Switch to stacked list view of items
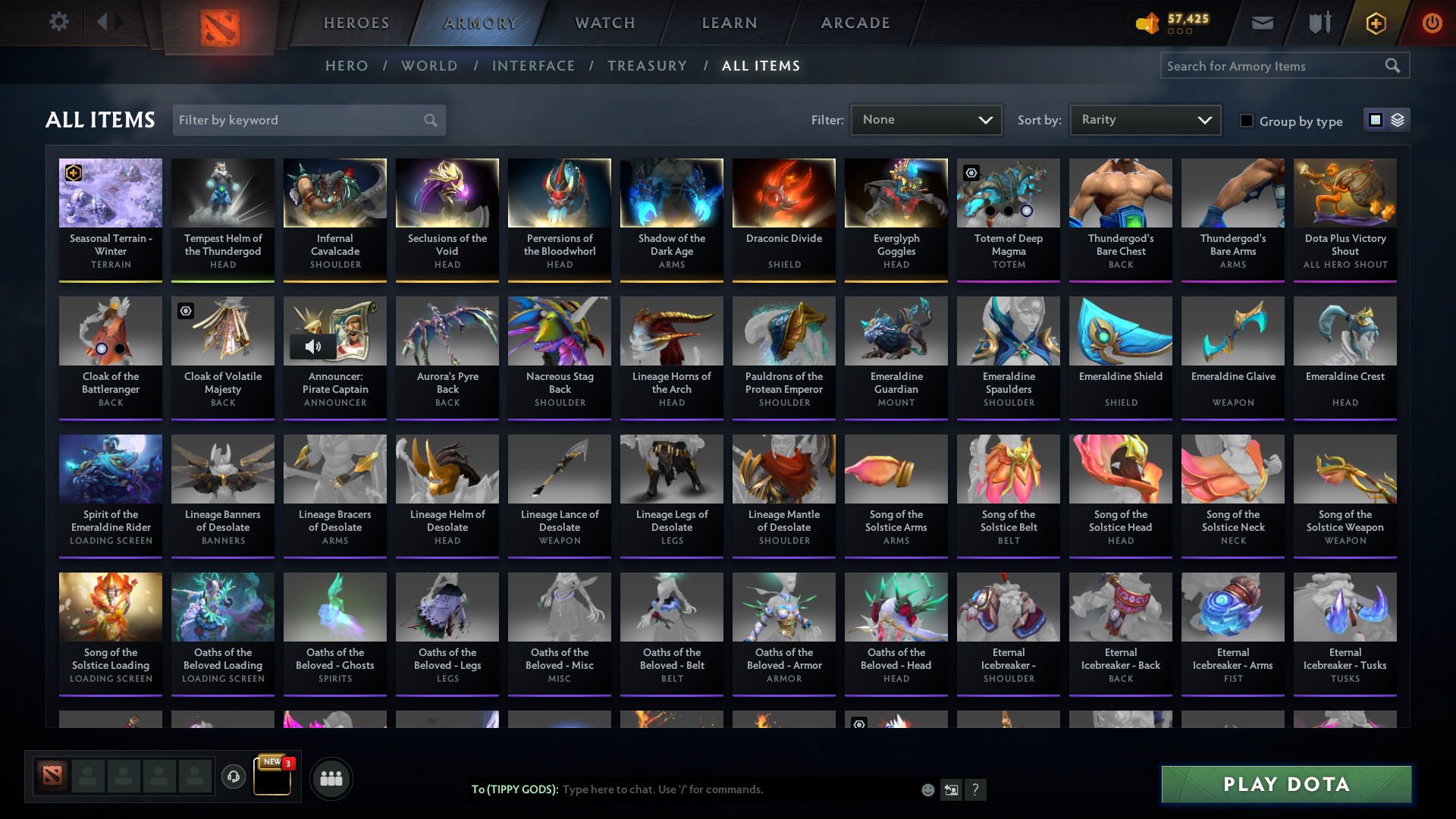This screenshot has width=1456, height=819. [x=1398, y=119]
